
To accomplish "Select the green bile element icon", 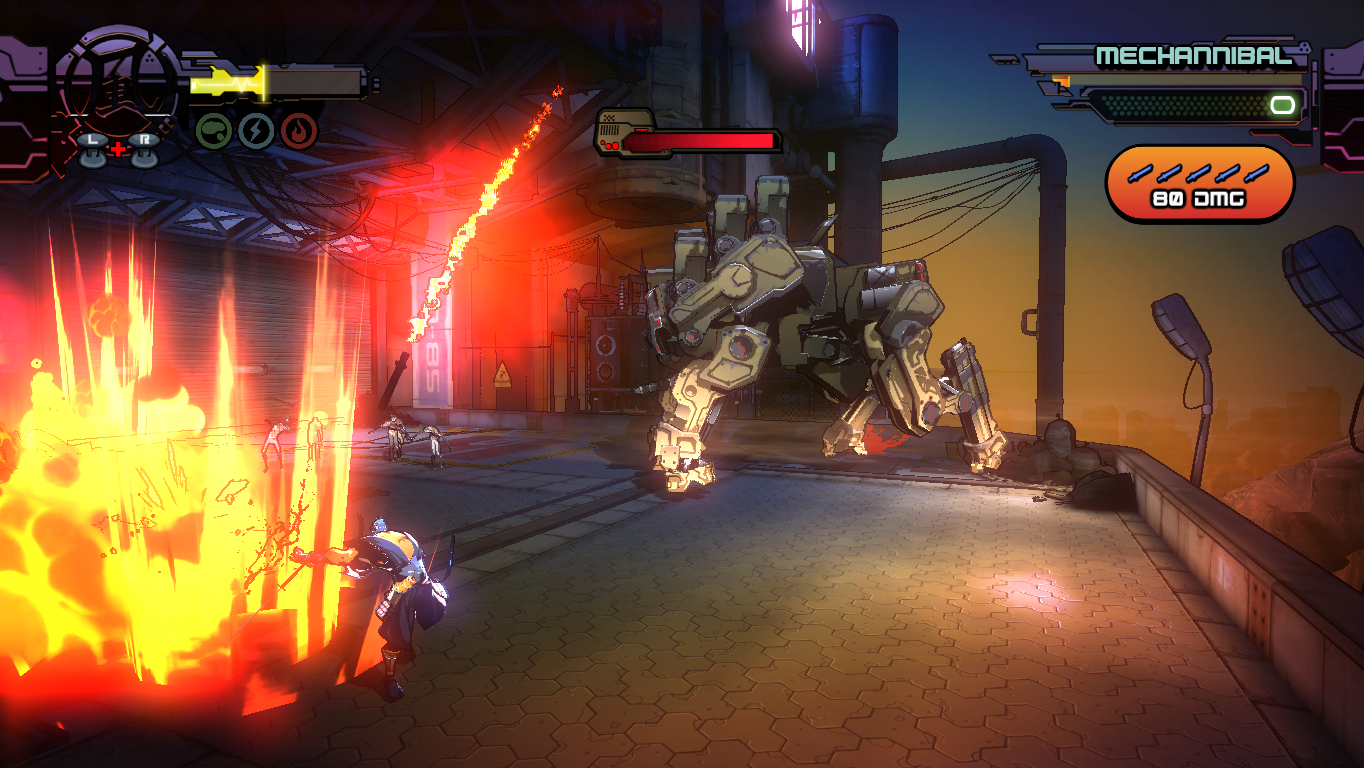I will [x=213, y=130].
